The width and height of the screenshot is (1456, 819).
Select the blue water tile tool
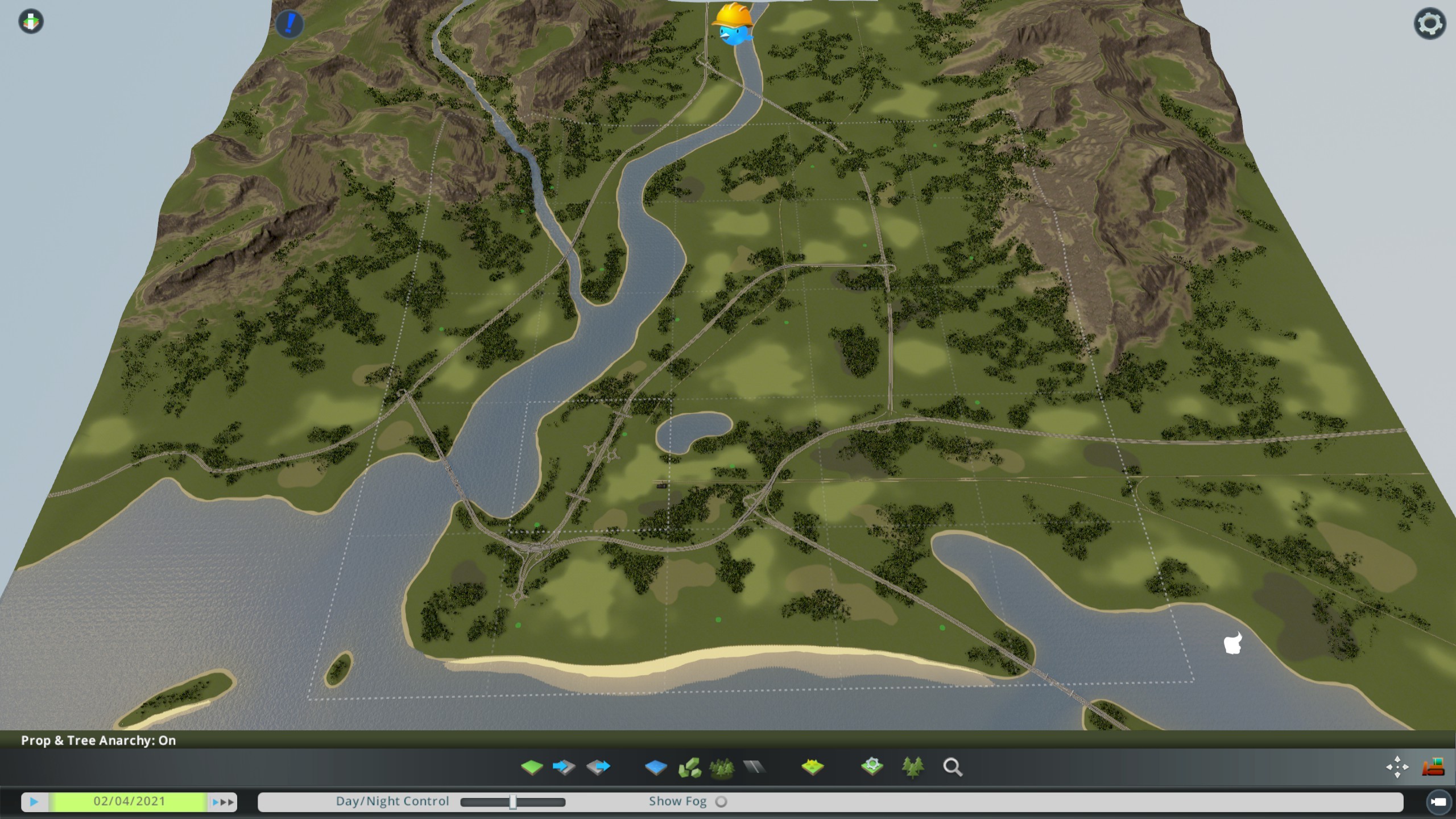pos(656,767)
